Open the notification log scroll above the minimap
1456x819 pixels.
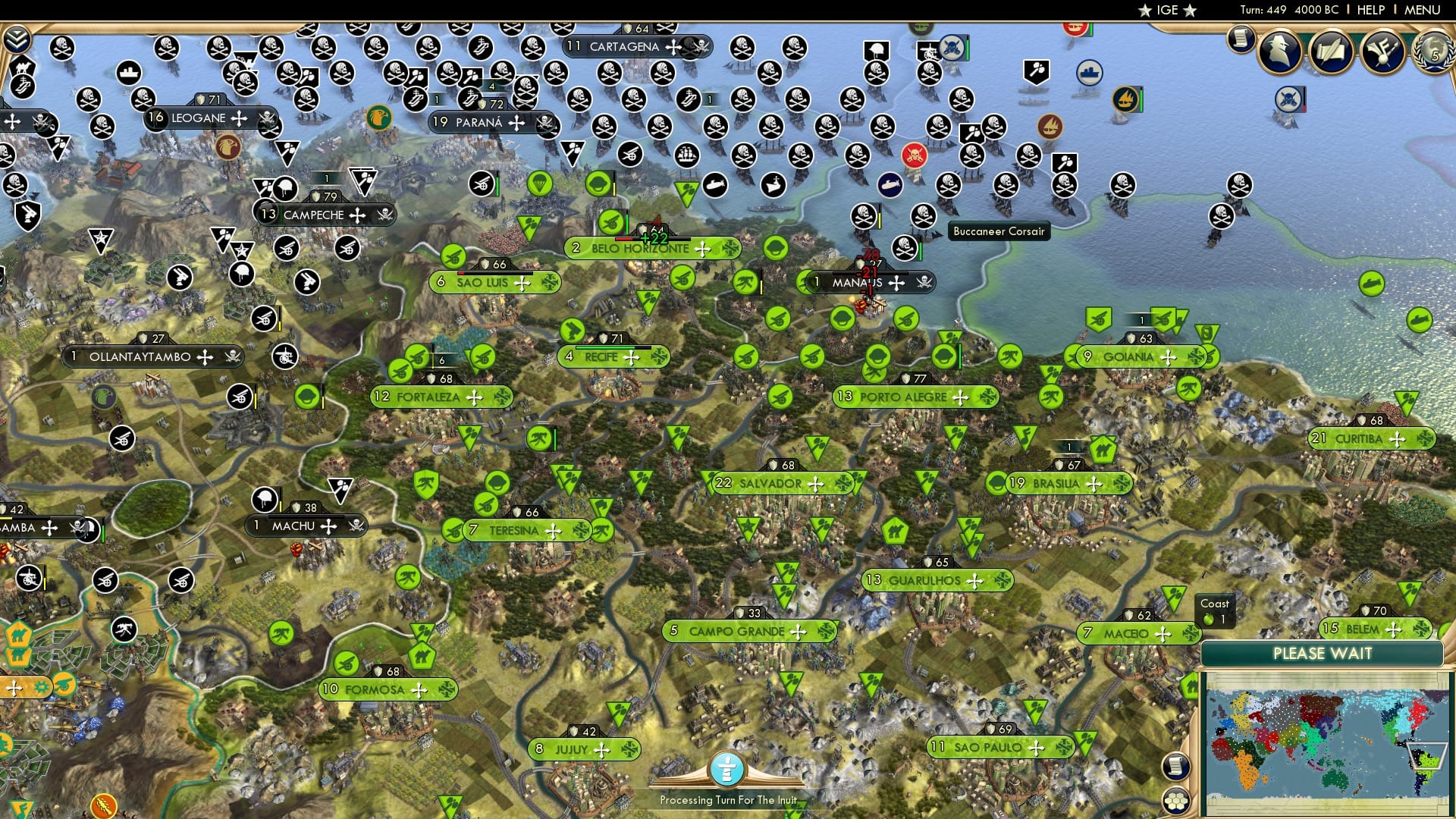pos(1175,767)
